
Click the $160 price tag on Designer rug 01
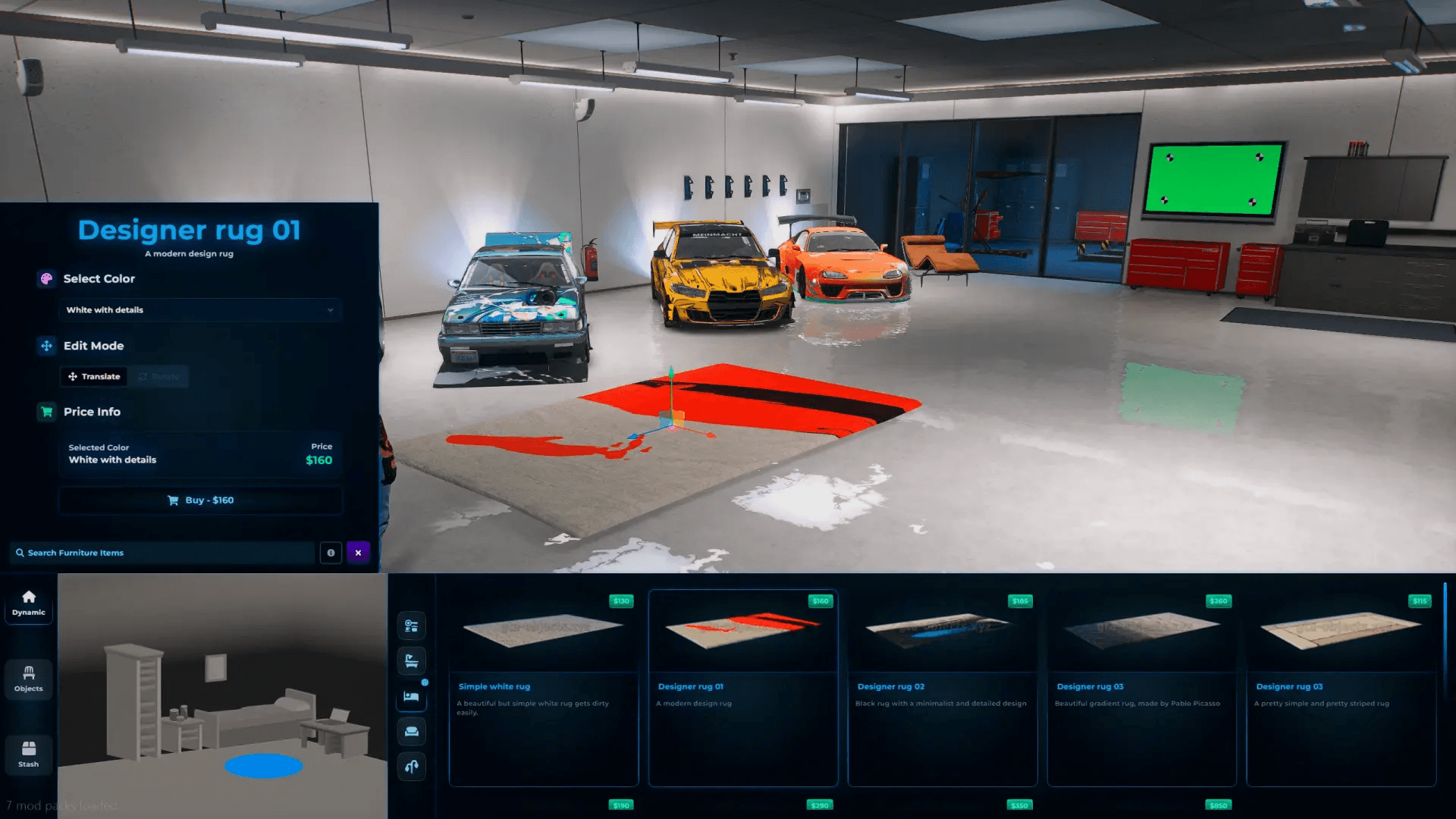[x=820, y=601]
